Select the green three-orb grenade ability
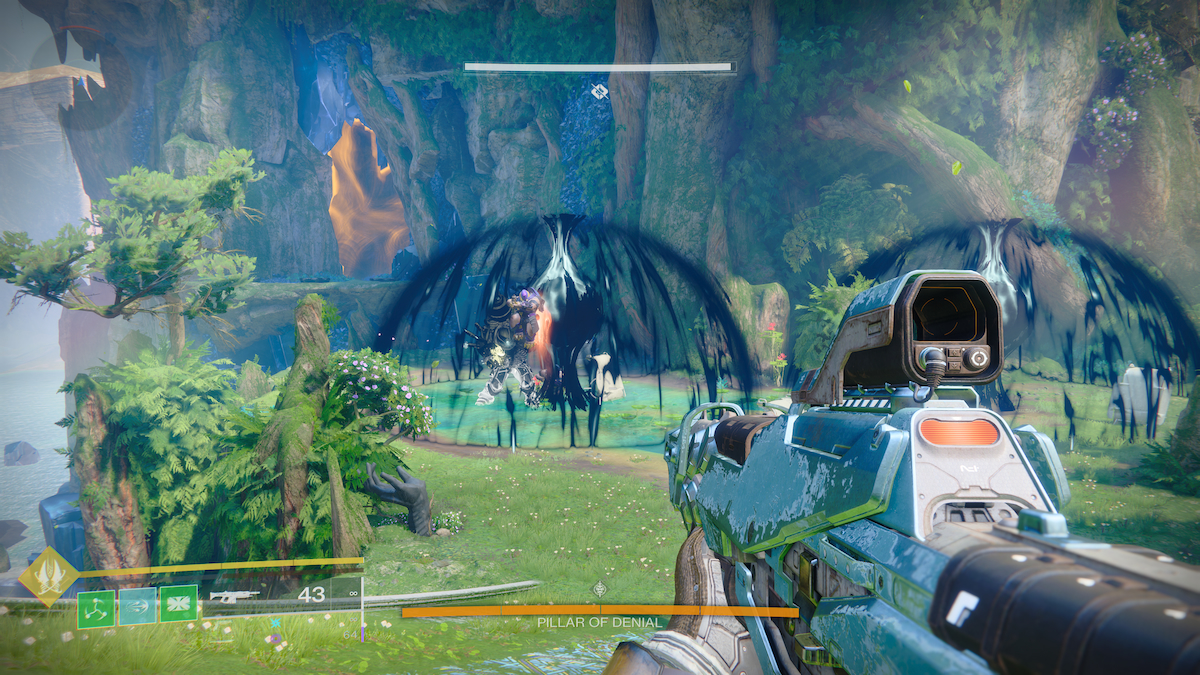The height and width of the screenshot is (675, 1200). 96,607
